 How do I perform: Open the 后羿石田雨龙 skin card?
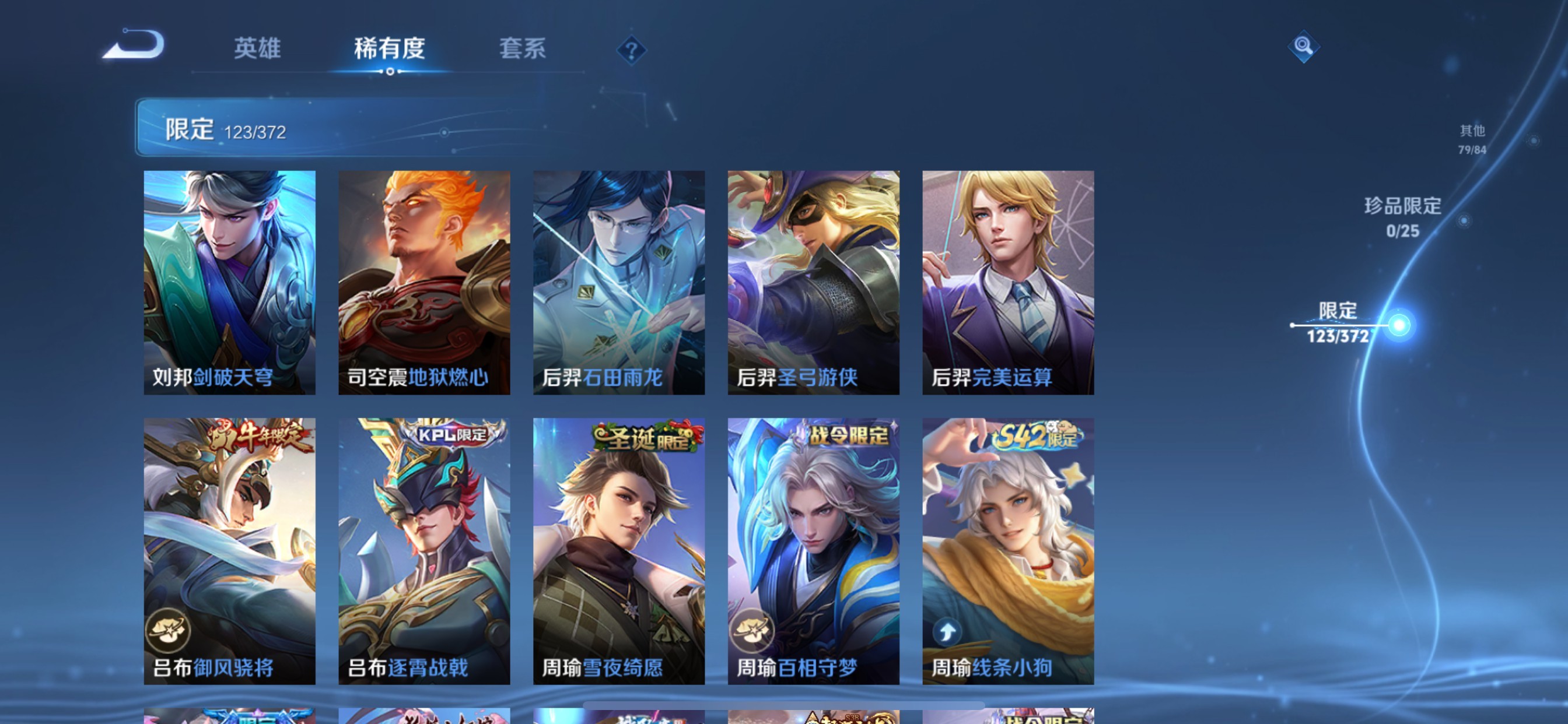619,280
